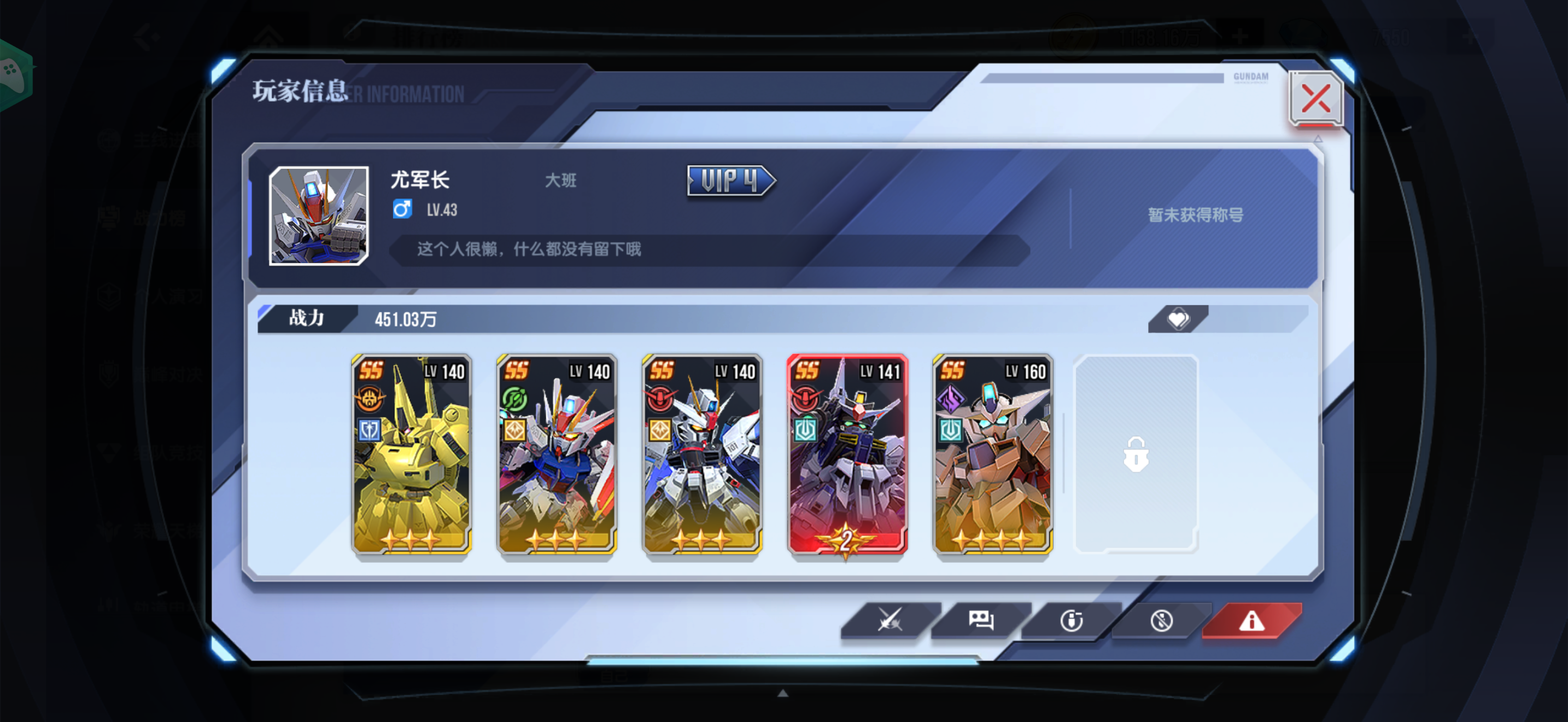Viewport: 1568px width, 722px height.
Task: Click the lock on the empty card slot
Action: coord(1136,453)
